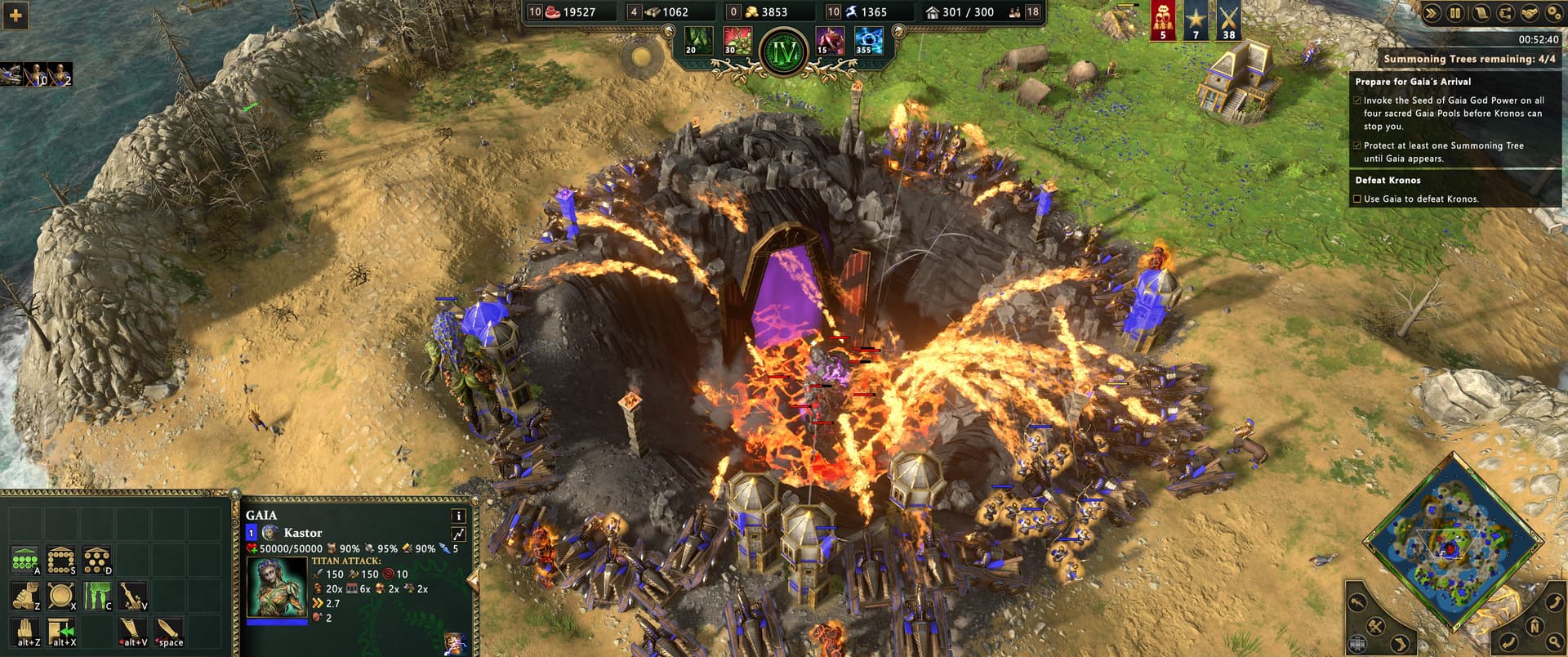Toggle the fast-forward game speed button
Viewport: 1568px width, 657px height.
1432,13
